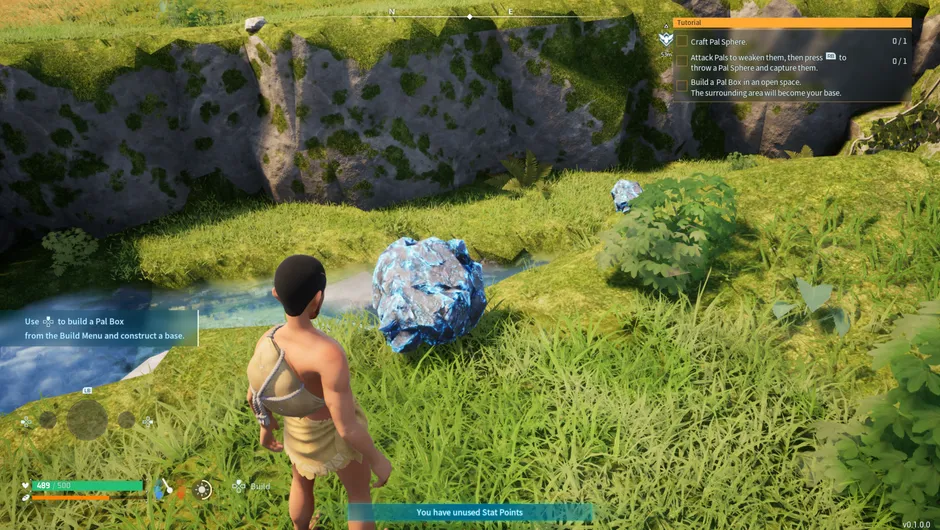Image resolution: width=940 pixels, height=530 pixels.
Task: Click the compass bar heading marker
Action: 470,17
